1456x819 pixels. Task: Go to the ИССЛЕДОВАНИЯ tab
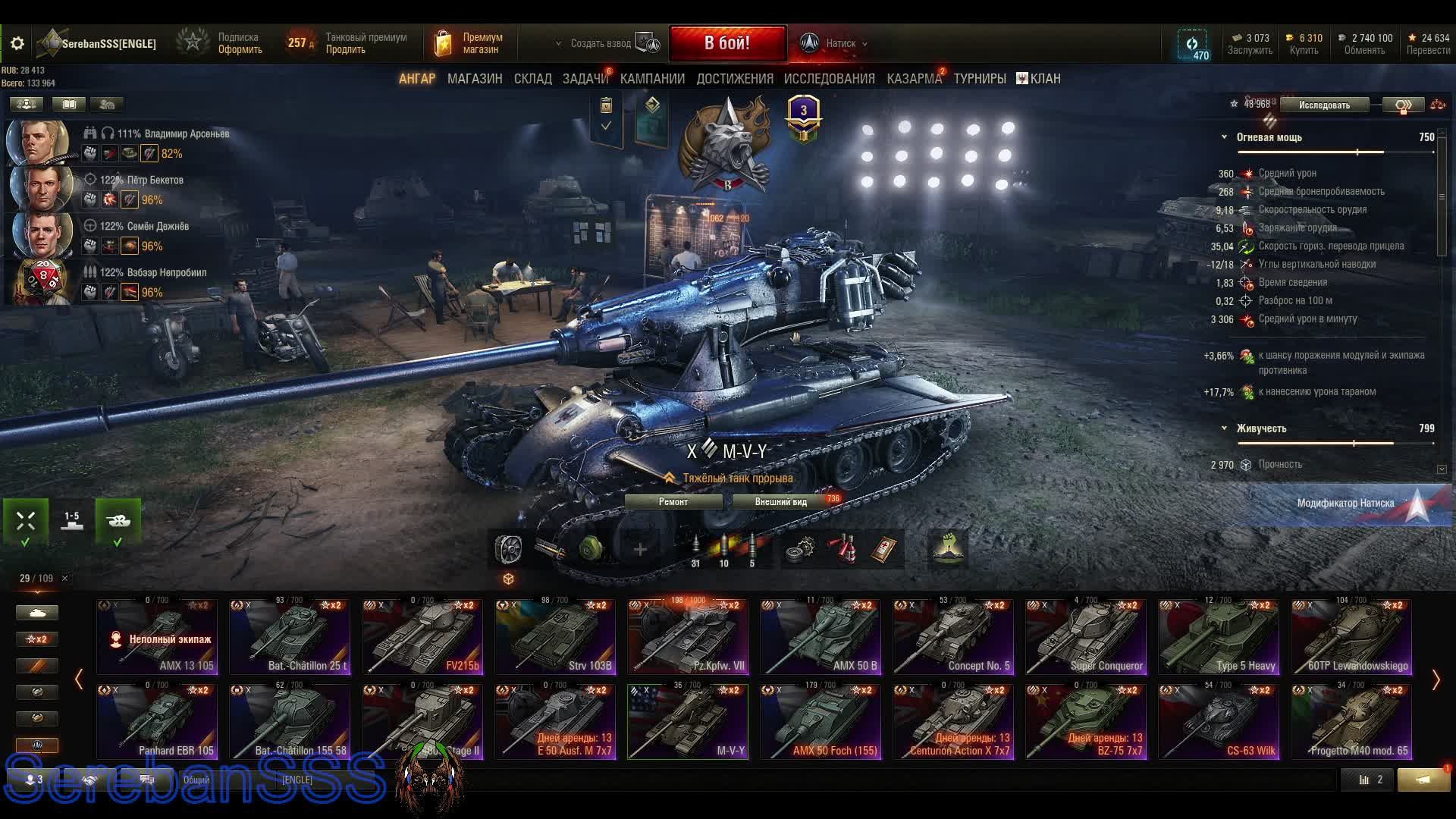(x=829, y=79)
